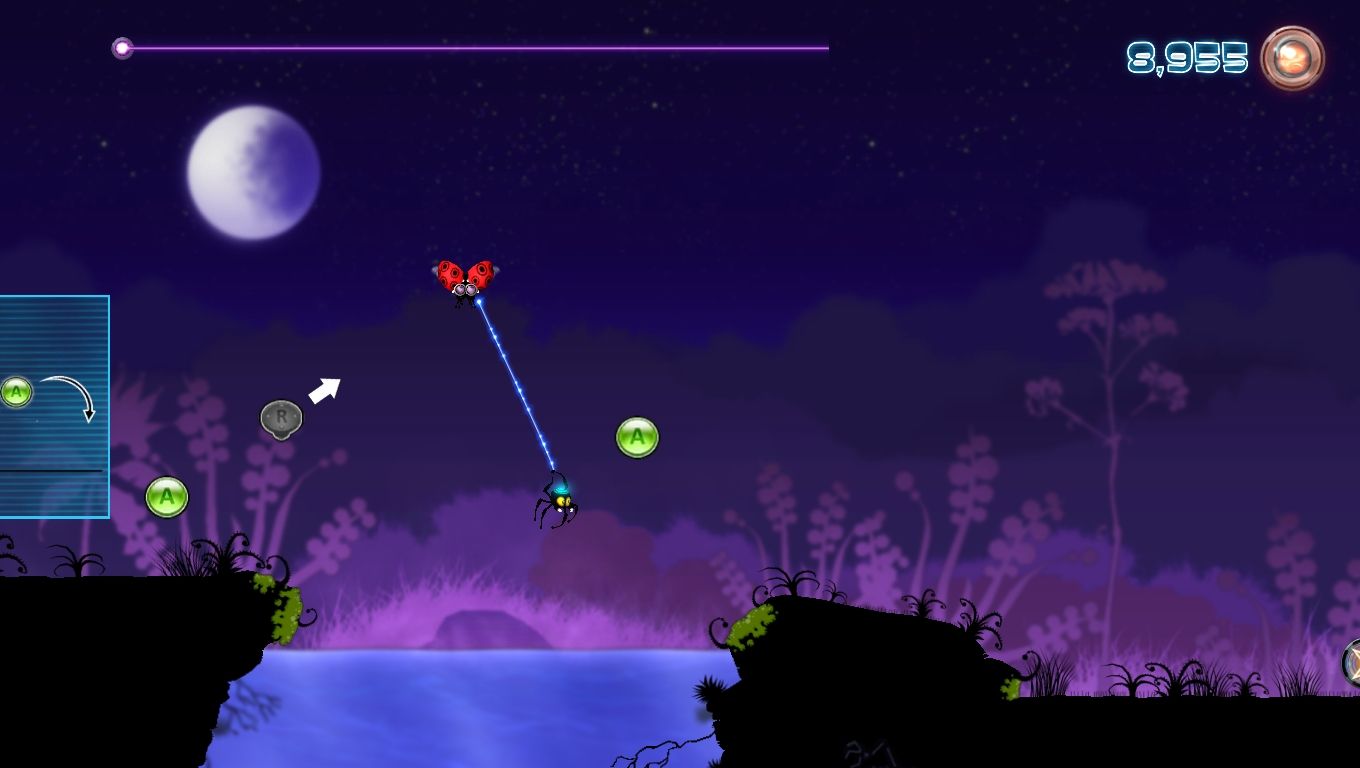
Task: Select the grey R button prompt
Action: [280, 418]
